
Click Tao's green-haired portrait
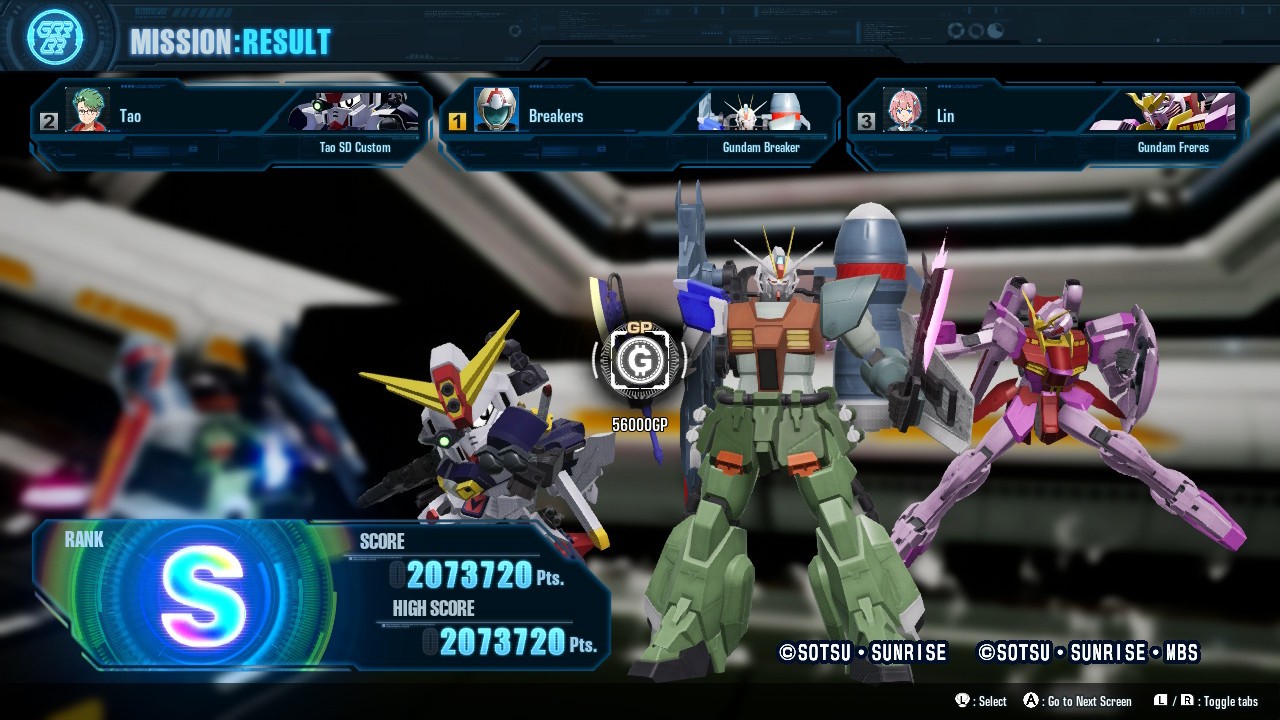coord(88,110)
